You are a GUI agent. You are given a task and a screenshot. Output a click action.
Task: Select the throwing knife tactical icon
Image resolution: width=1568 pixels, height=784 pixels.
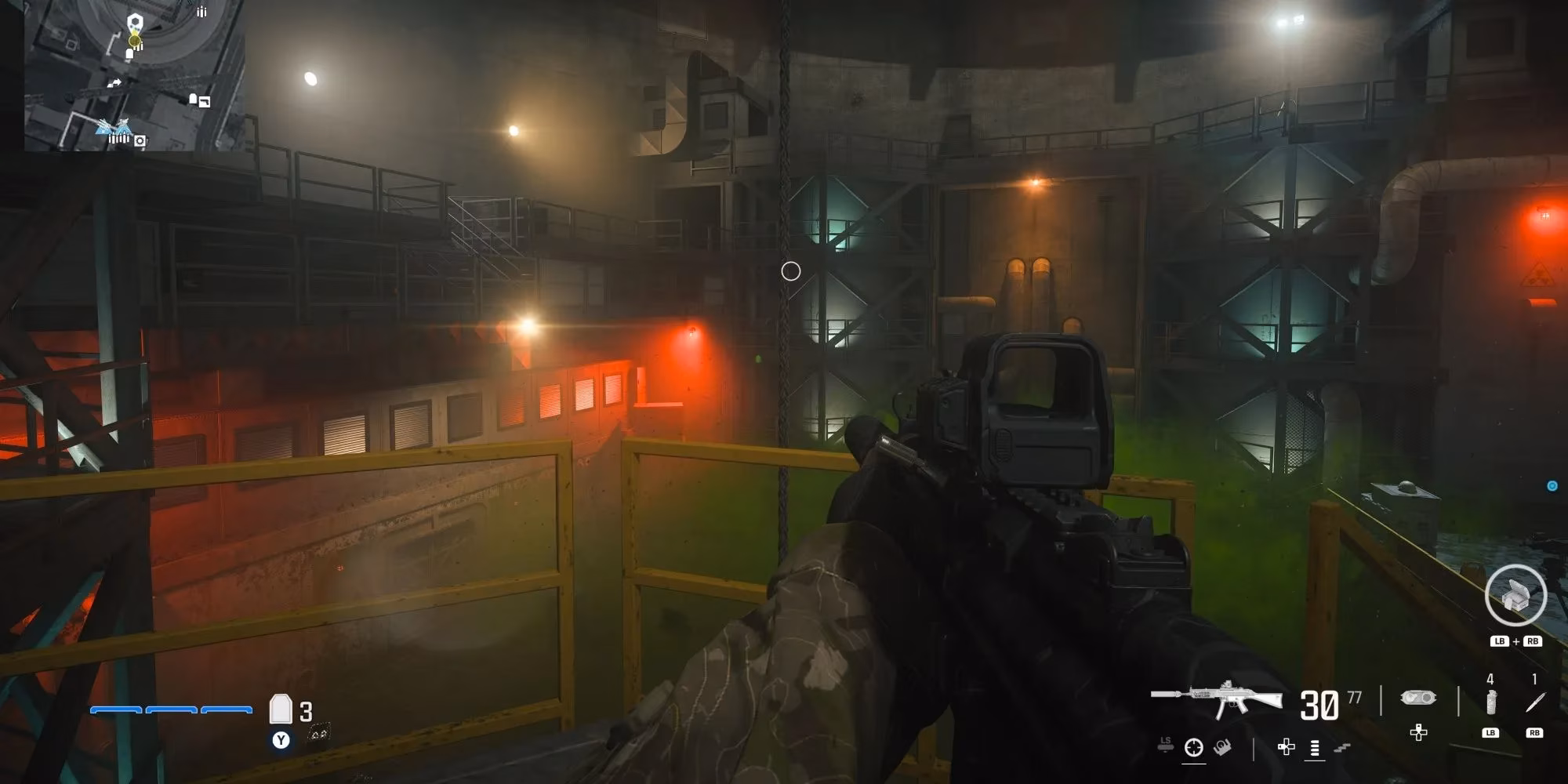click(1535, 700)
